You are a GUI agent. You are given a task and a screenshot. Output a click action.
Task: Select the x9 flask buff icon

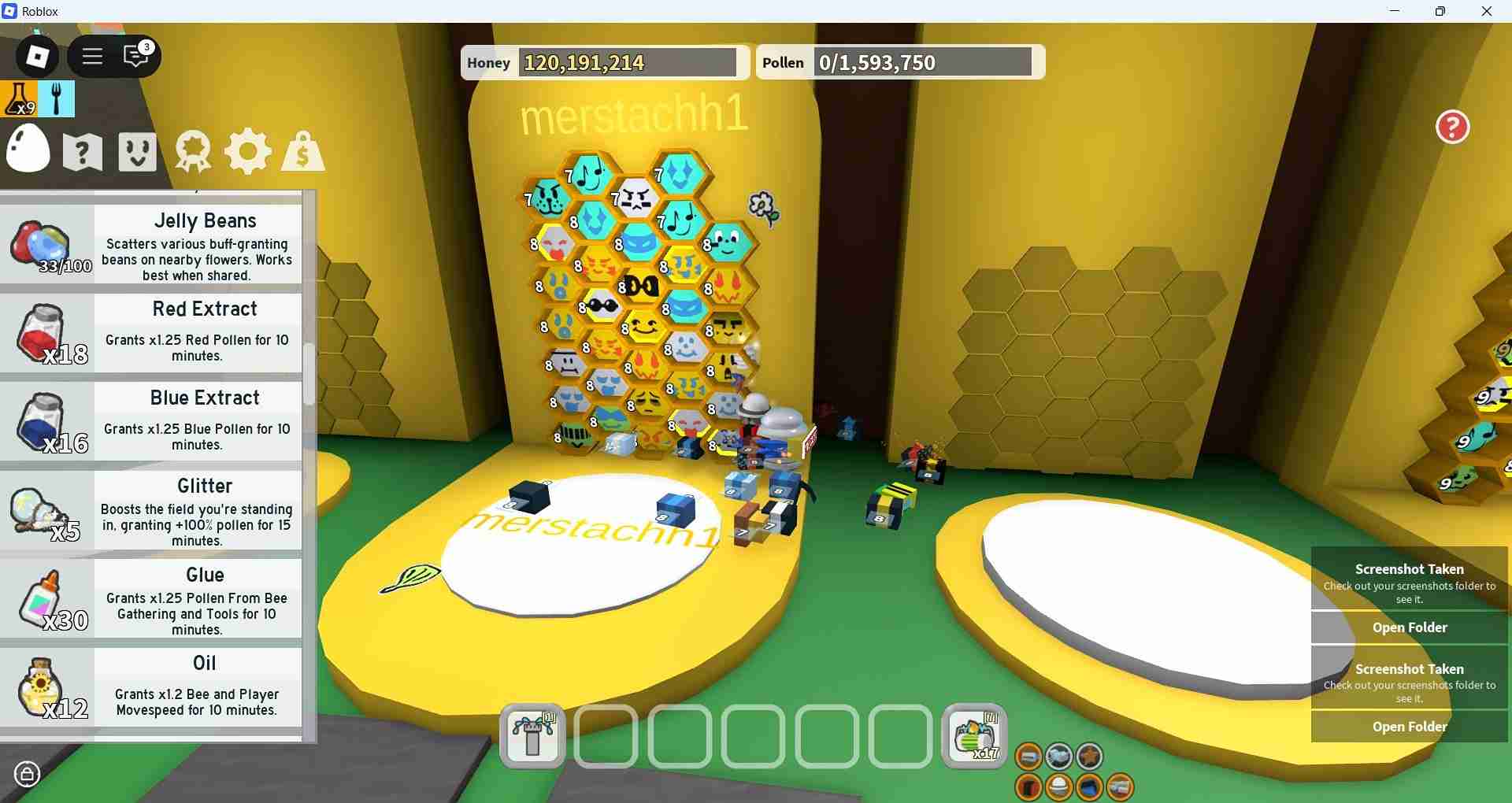[x=19, y=99]
